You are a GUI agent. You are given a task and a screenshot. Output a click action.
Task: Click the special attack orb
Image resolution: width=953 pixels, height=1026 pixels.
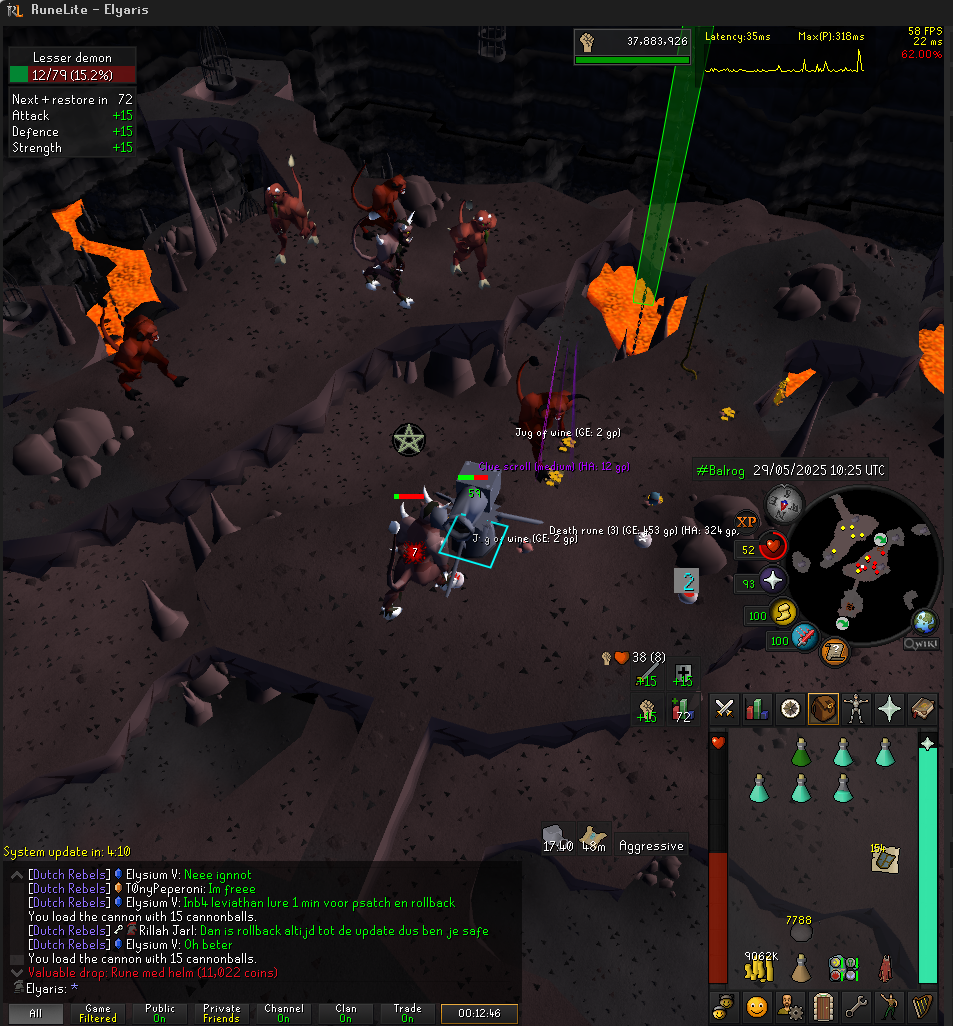[805, 637]
